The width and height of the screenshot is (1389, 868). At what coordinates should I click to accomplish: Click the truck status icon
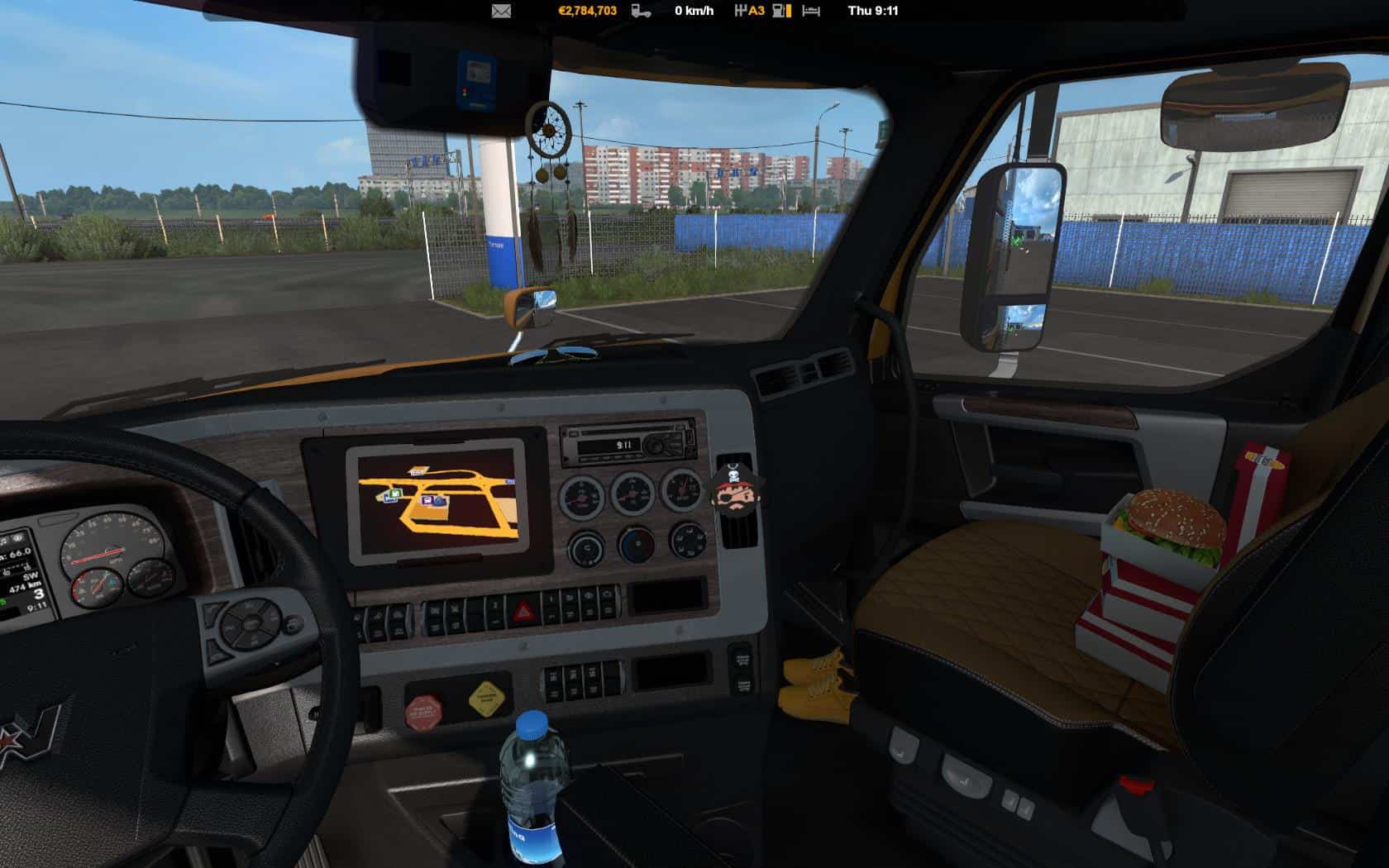click(x=641, y=11)
